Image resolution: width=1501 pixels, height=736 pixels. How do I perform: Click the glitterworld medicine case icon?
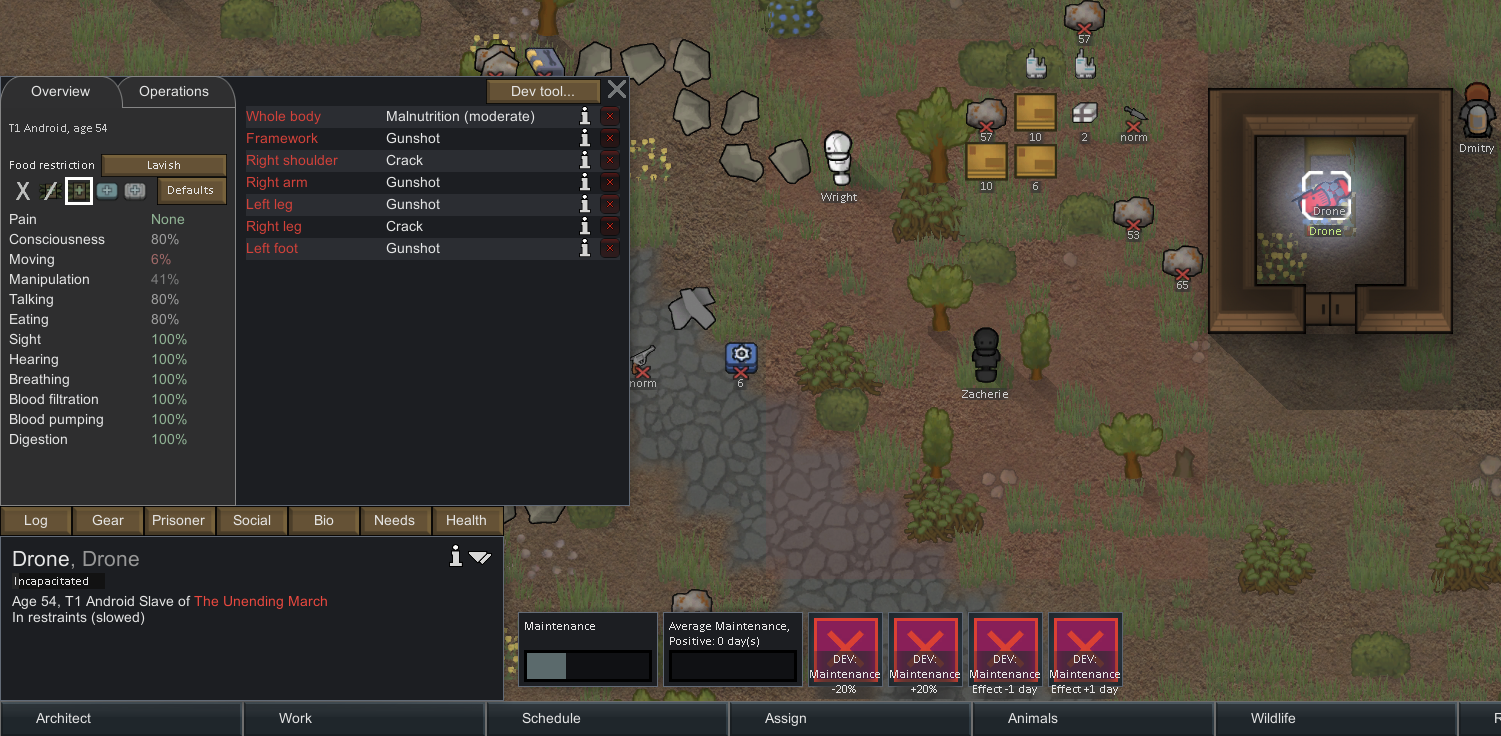point(135,190)
